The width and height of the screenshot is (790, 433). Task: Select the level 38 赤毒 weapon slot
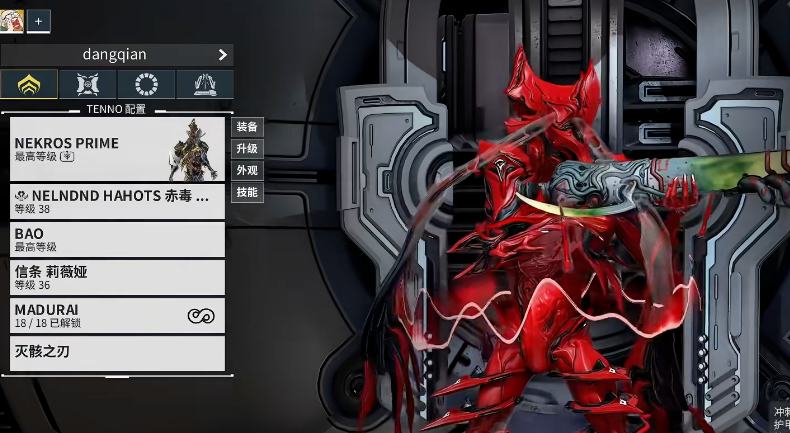coord(117,202)
